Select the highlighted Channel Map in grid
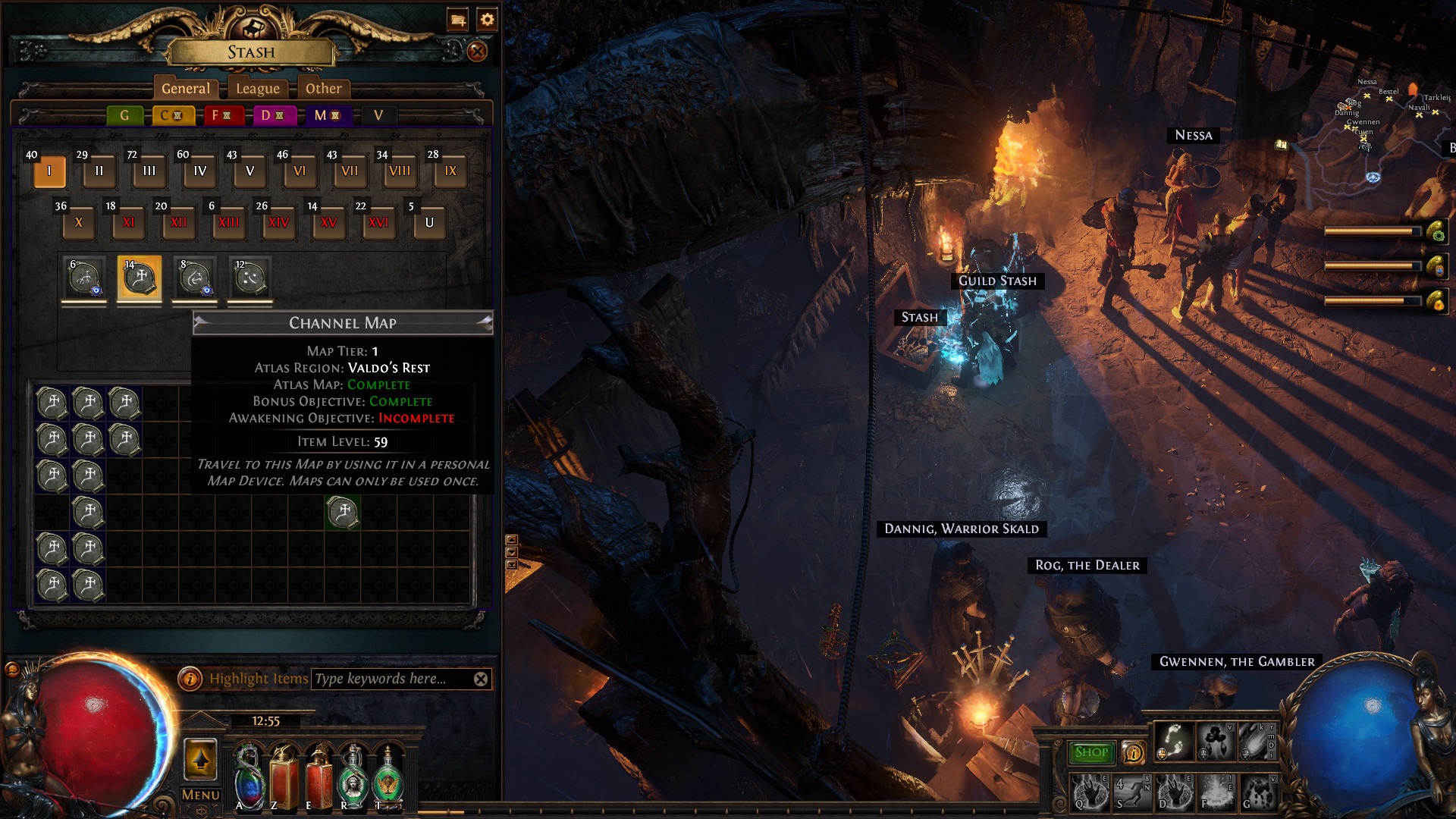Image resolution: width=1456 pixels, height=819 pixels. coord(343,512)
